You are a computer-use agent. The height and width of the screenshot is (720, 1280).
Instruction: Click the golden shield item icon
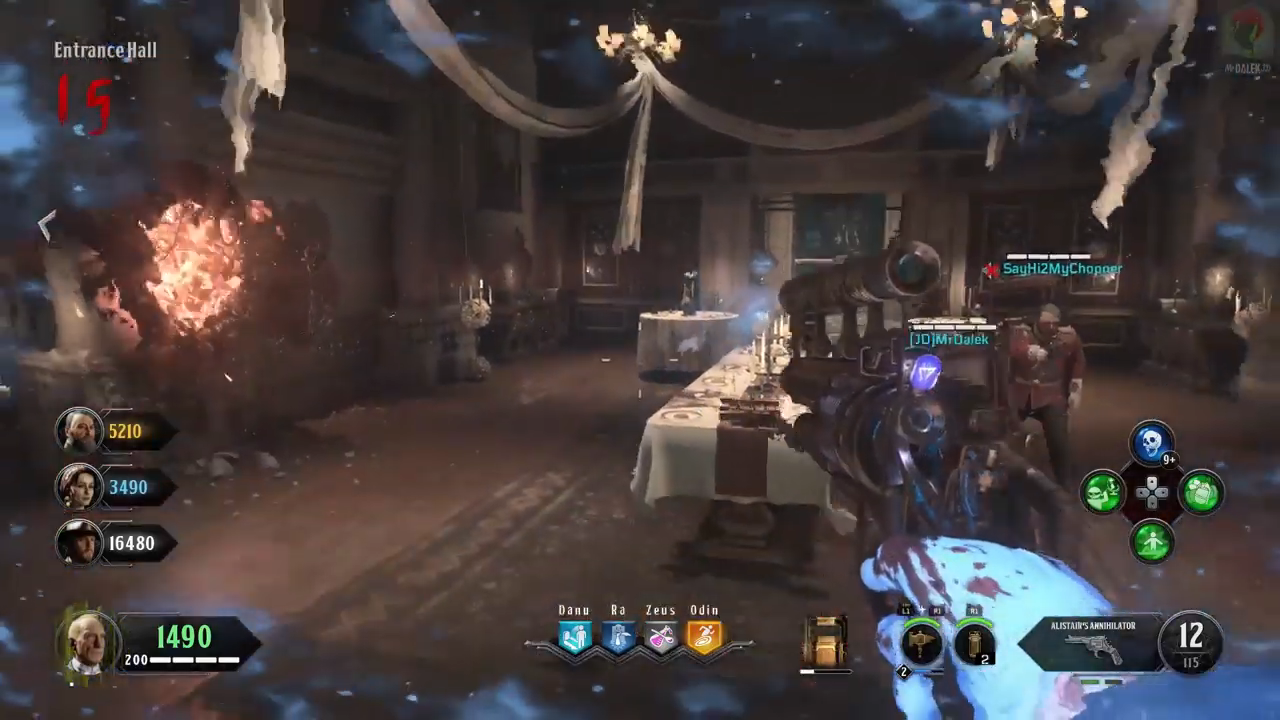[825, 642]
